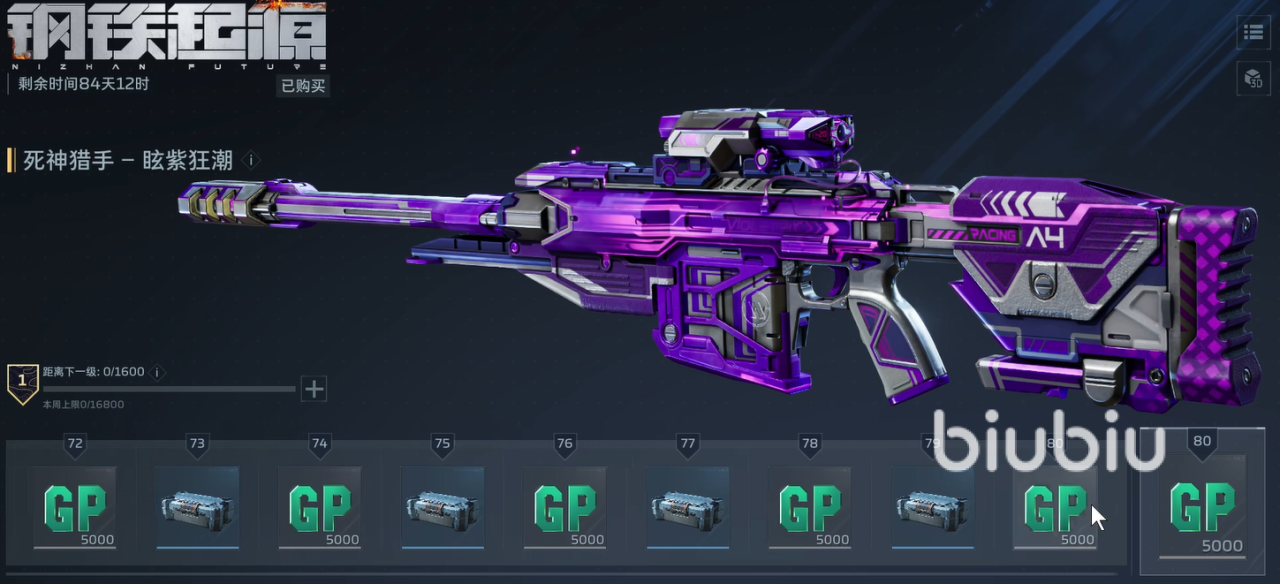
Task: Select the level 73 supply crate reward
Action: tap(197, 507)
